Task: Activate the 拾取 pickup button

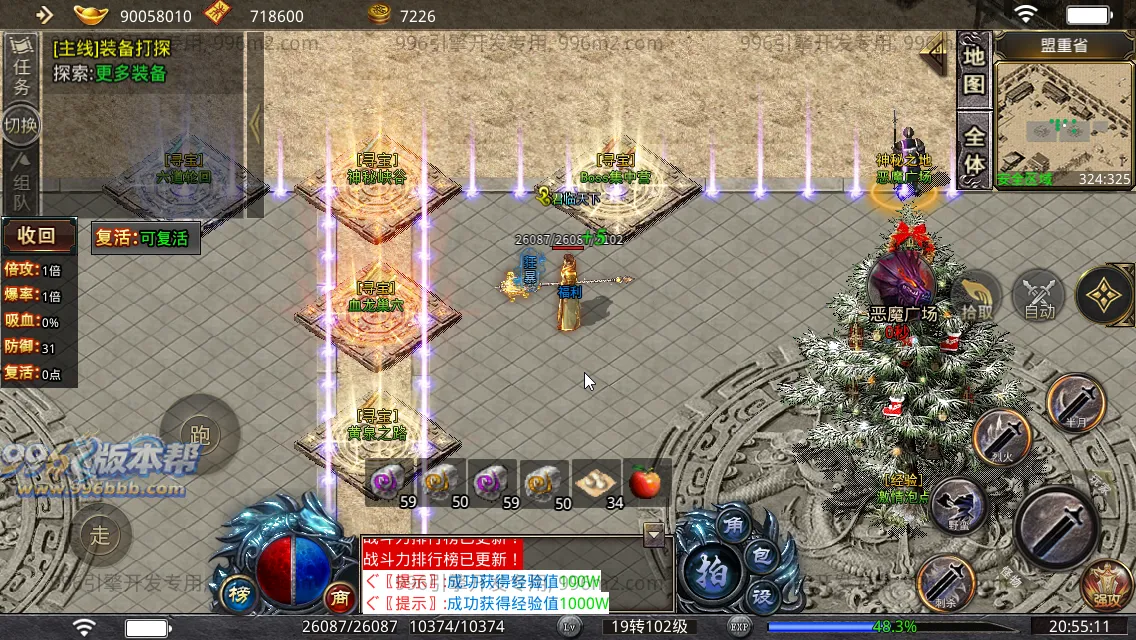Action: 977,298
